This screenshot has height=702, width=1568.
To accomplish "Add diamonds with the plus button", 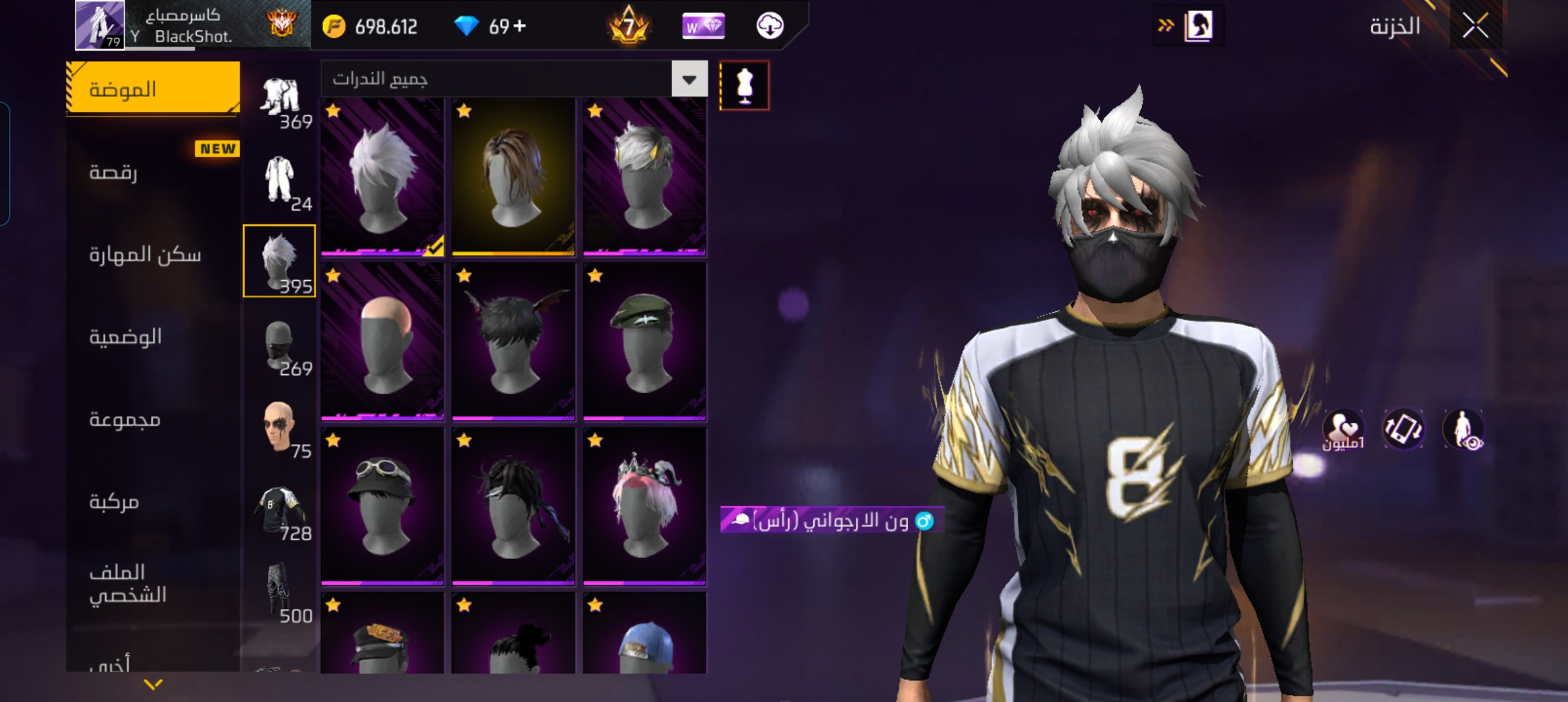I will click(x=519, y=27).
